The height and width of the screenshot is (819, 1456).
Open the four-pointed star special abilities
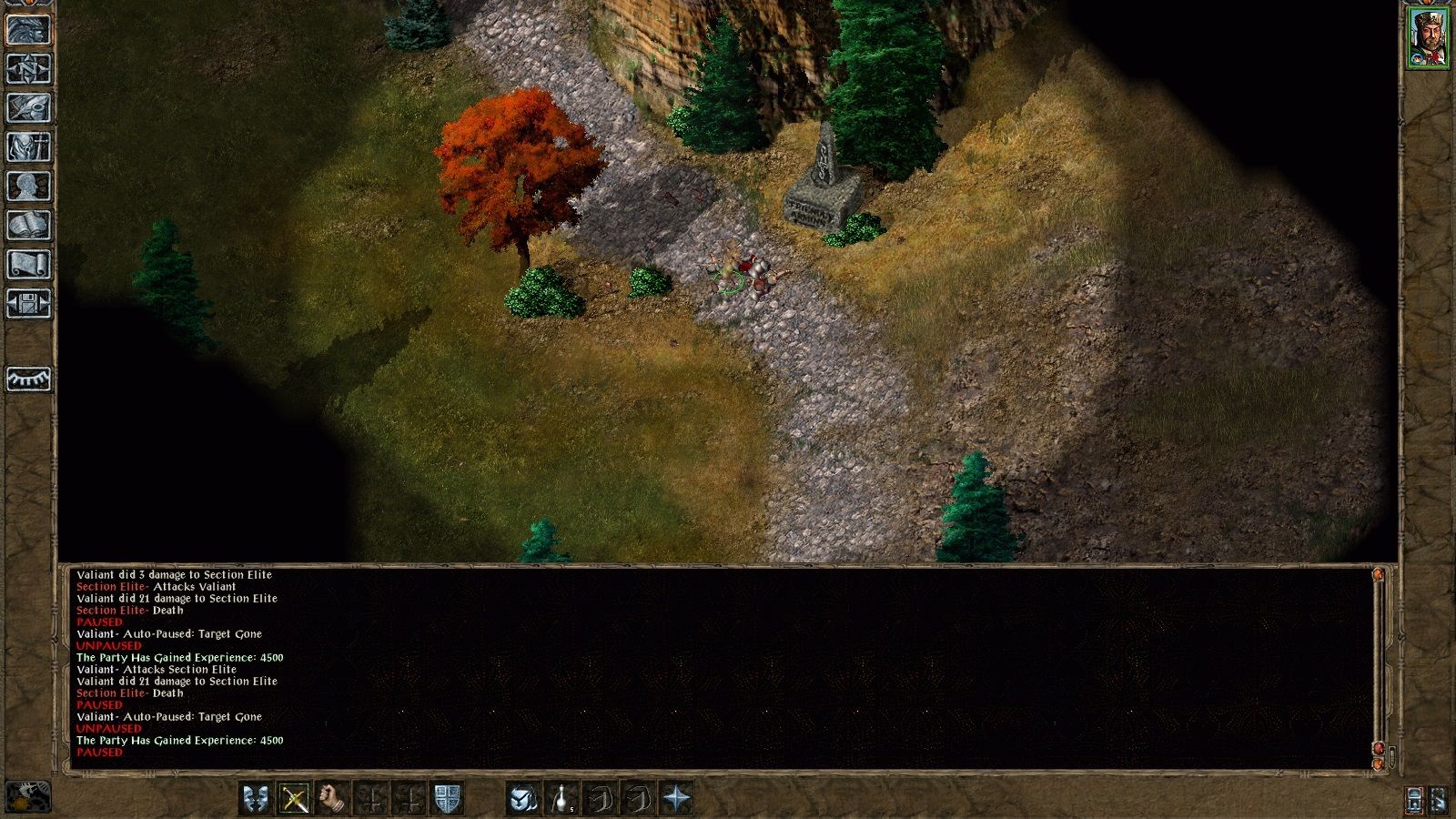[676, 799]
